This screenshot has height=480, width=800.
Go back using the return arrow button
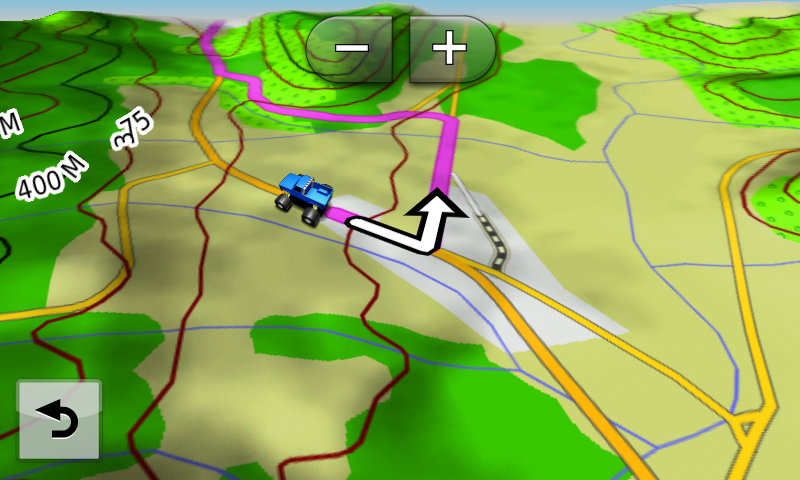coord(59,420)
